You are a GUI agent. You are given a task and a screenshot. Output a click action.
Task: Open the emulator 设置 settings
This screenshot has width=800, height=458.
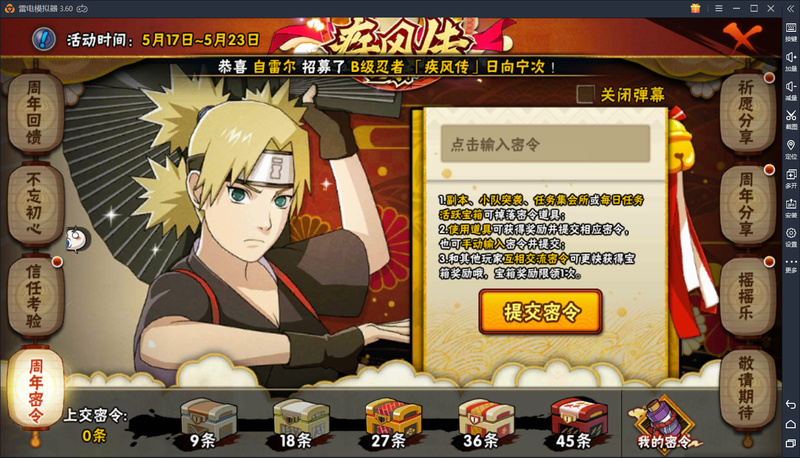pos(791,236)
